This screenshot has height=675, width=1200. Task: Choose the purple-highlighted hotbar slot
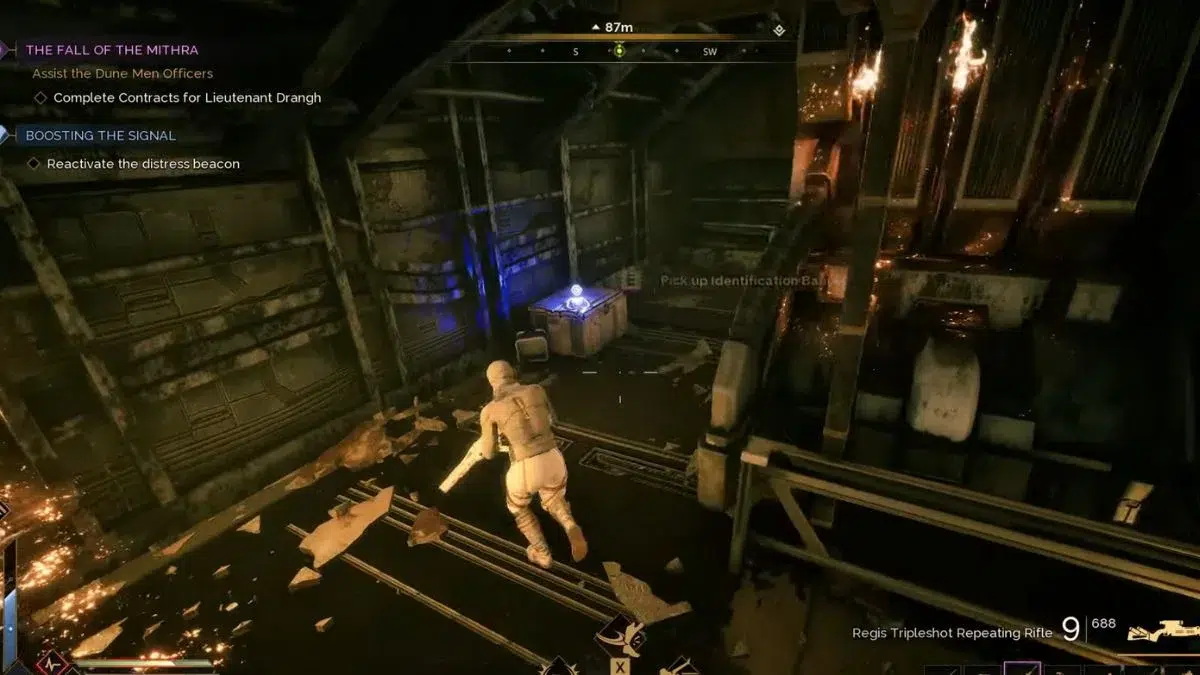(1022, 668)
